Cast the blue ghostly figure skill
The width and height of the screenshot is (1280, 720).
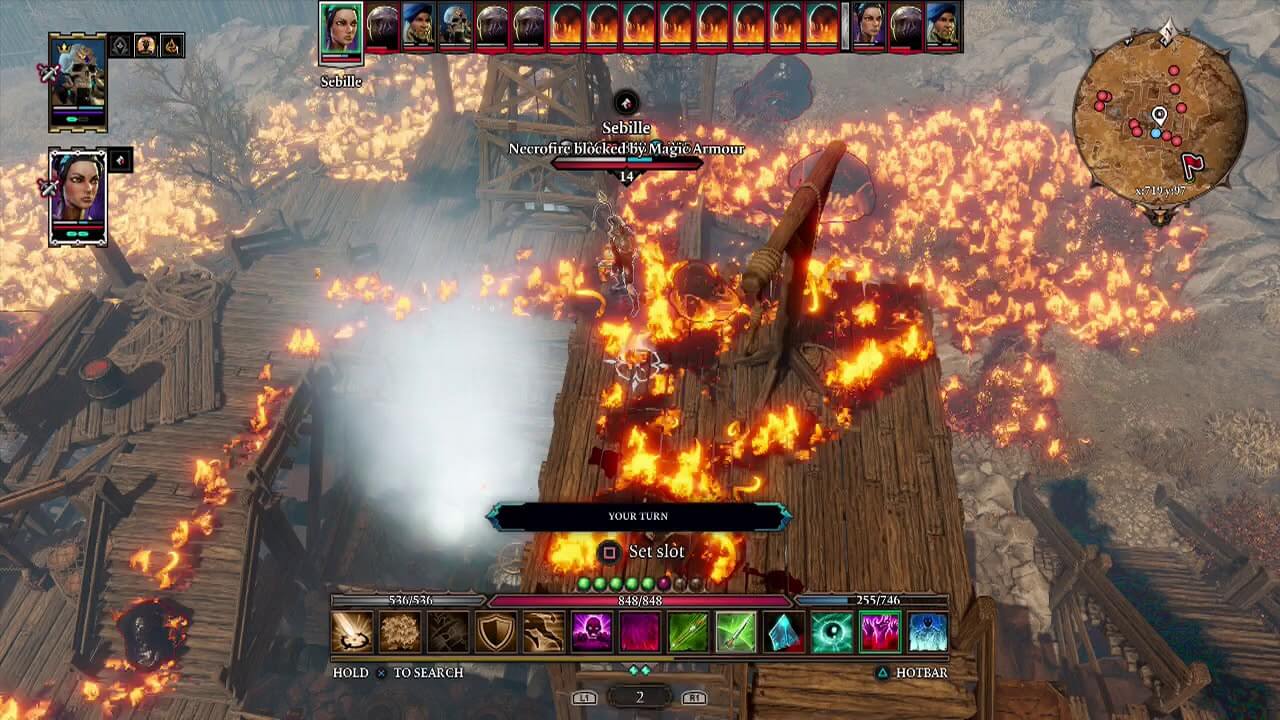tap(928, 632)
